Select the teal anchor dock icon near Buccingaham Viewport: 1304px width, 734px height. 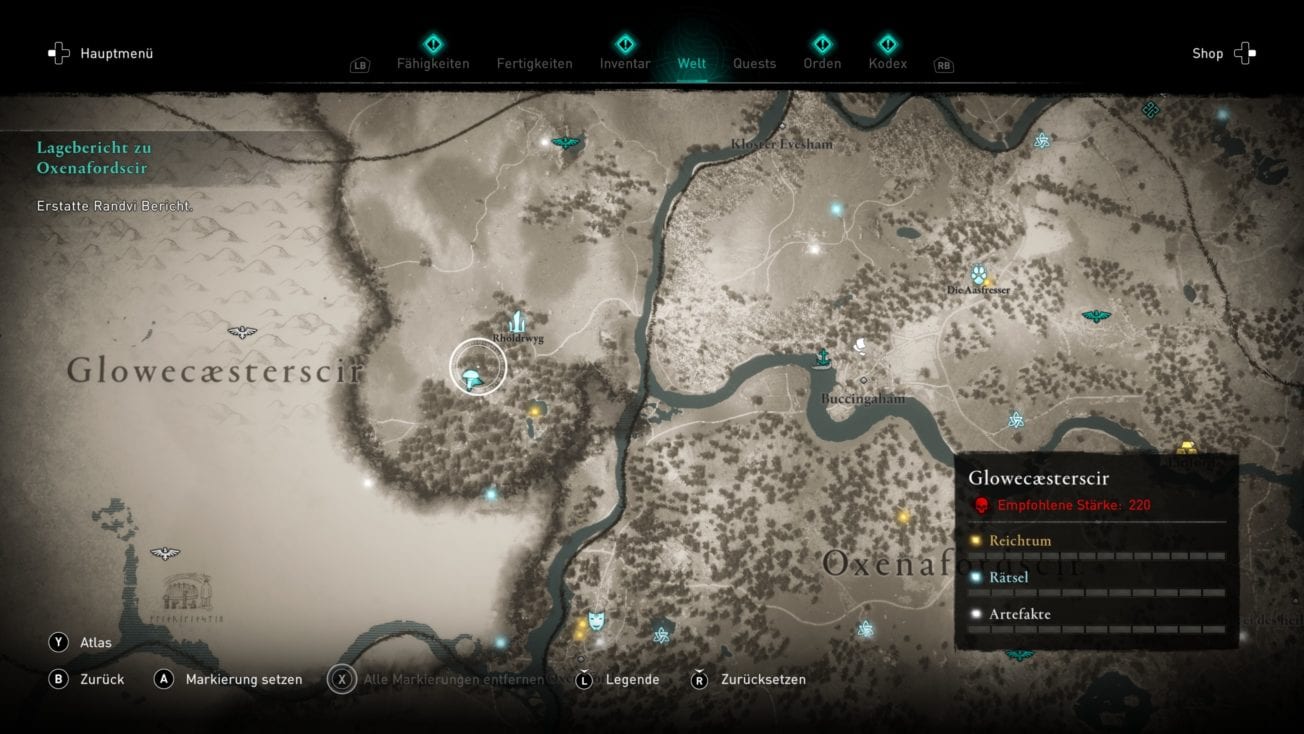822,354
